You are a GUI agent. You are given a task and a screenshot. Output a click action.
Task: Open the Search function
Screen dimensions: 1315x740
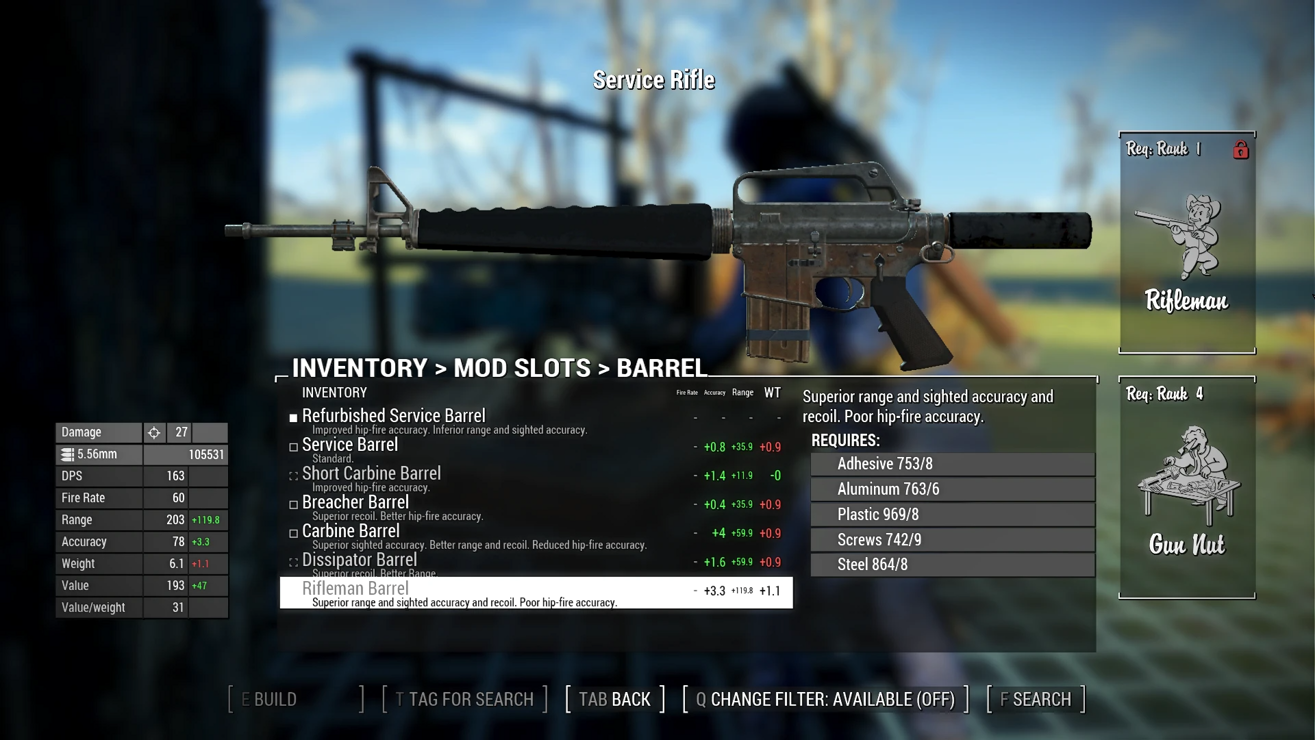pos(1036,699)
